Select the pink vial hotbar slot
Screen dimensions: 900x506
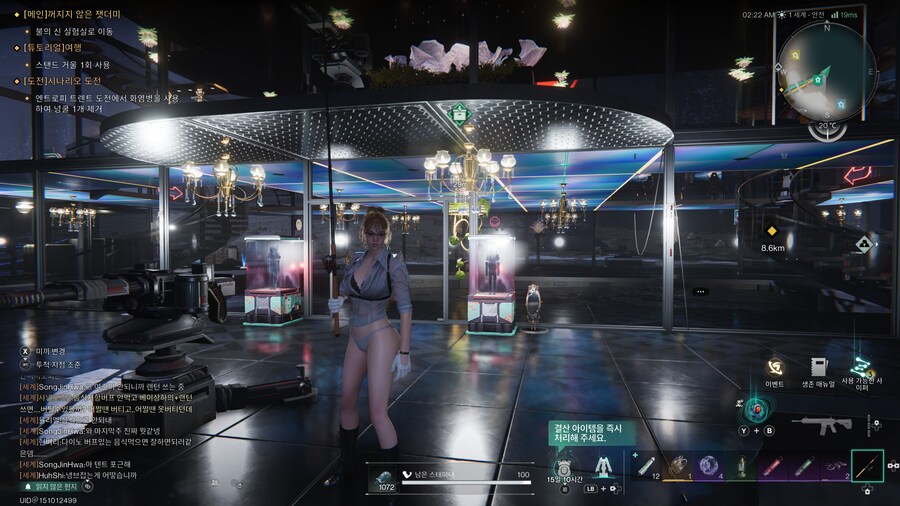772,466
